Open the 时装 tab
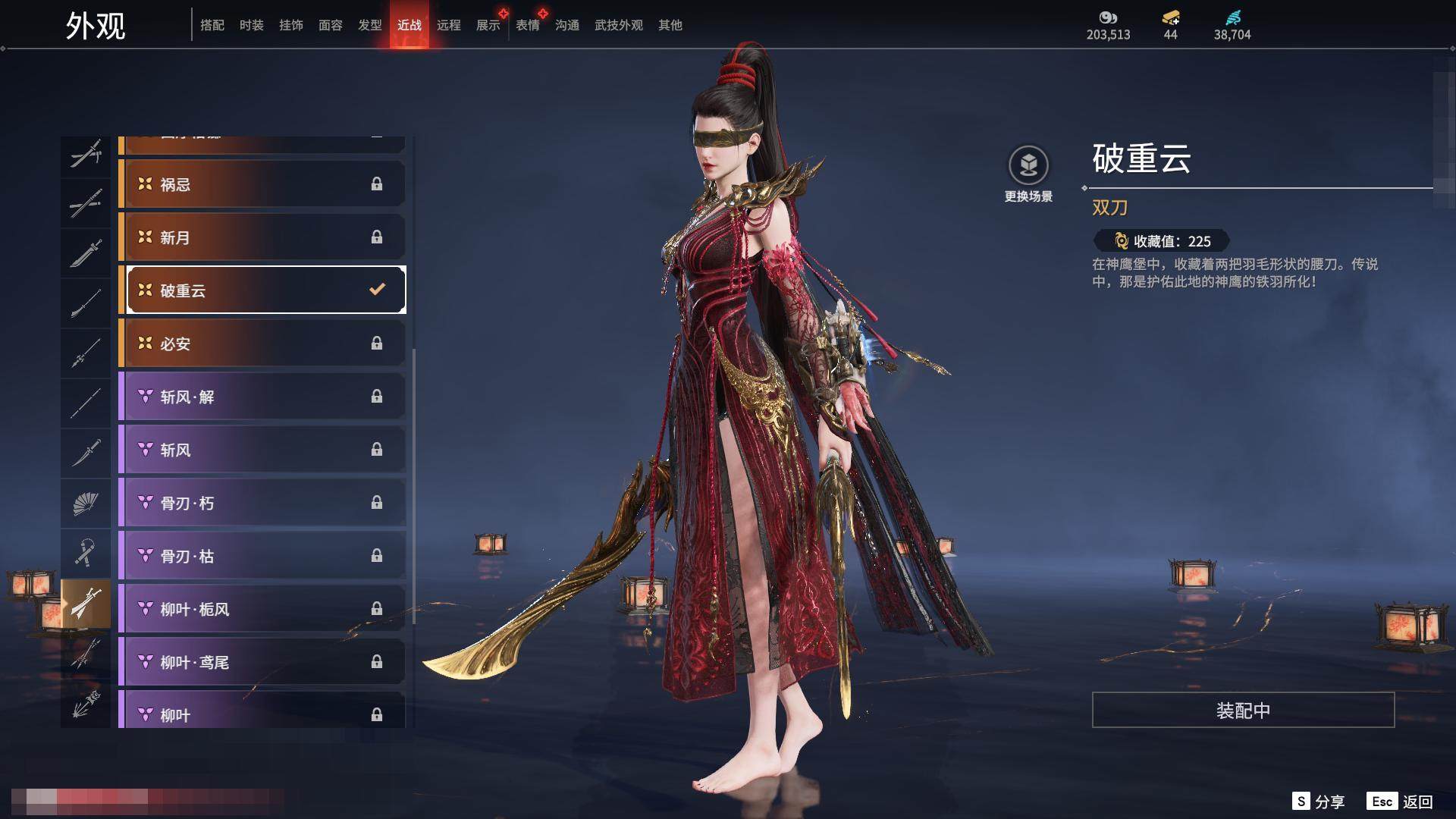Image resolution: width=1456 pixels, height=819 pixels. pos(252,25)
